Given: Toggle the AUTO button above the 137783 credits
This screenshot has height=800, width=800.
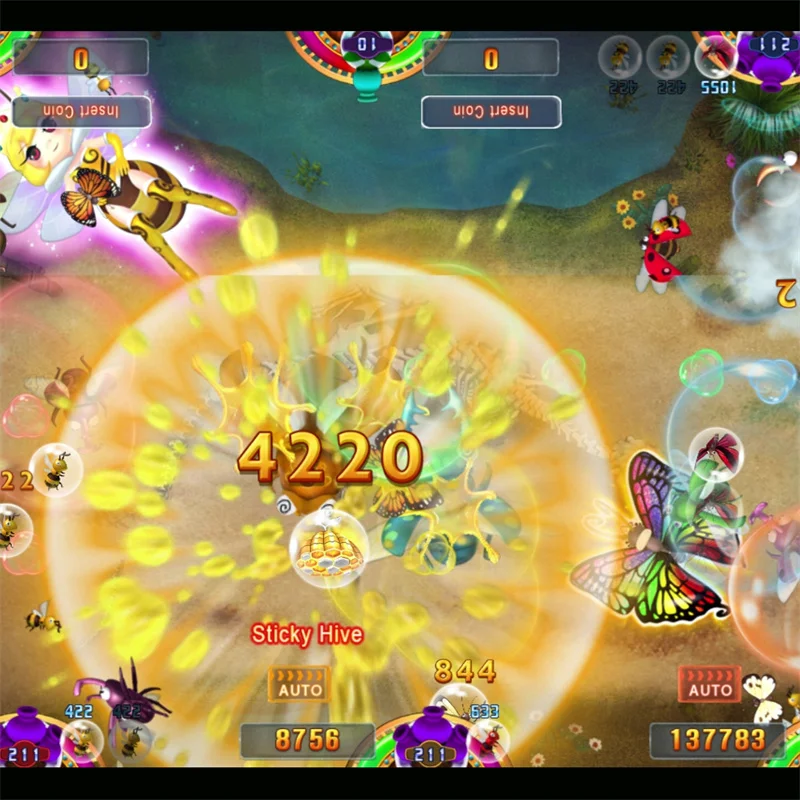Looking at the screenshot, I should 709,684.
